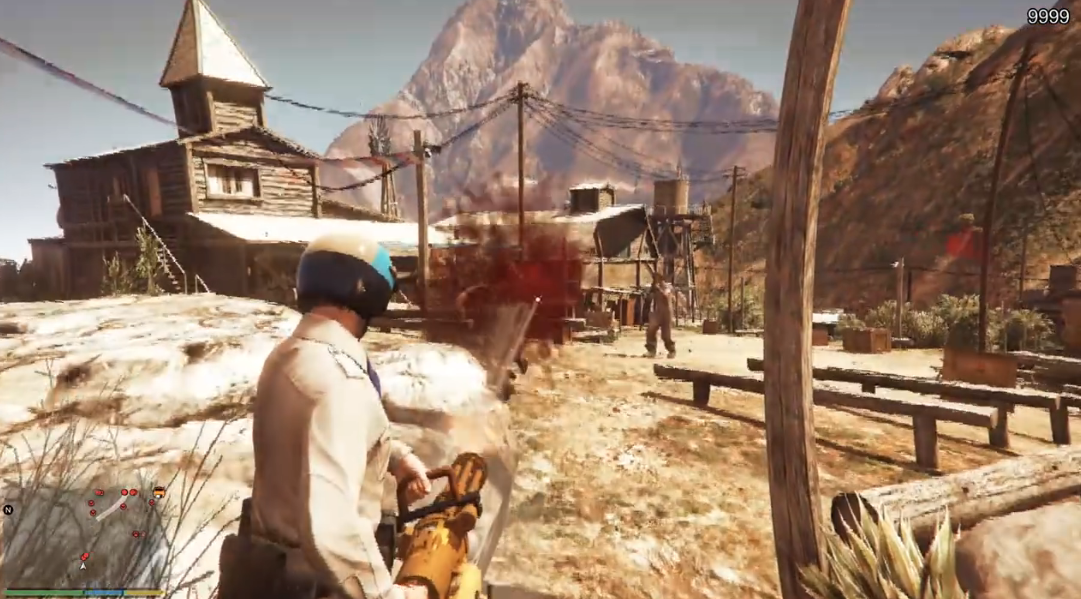Screen dimensions: 1081x599
Task: Select the orange blip on the minimap
Action: click(x=159, y=492)
